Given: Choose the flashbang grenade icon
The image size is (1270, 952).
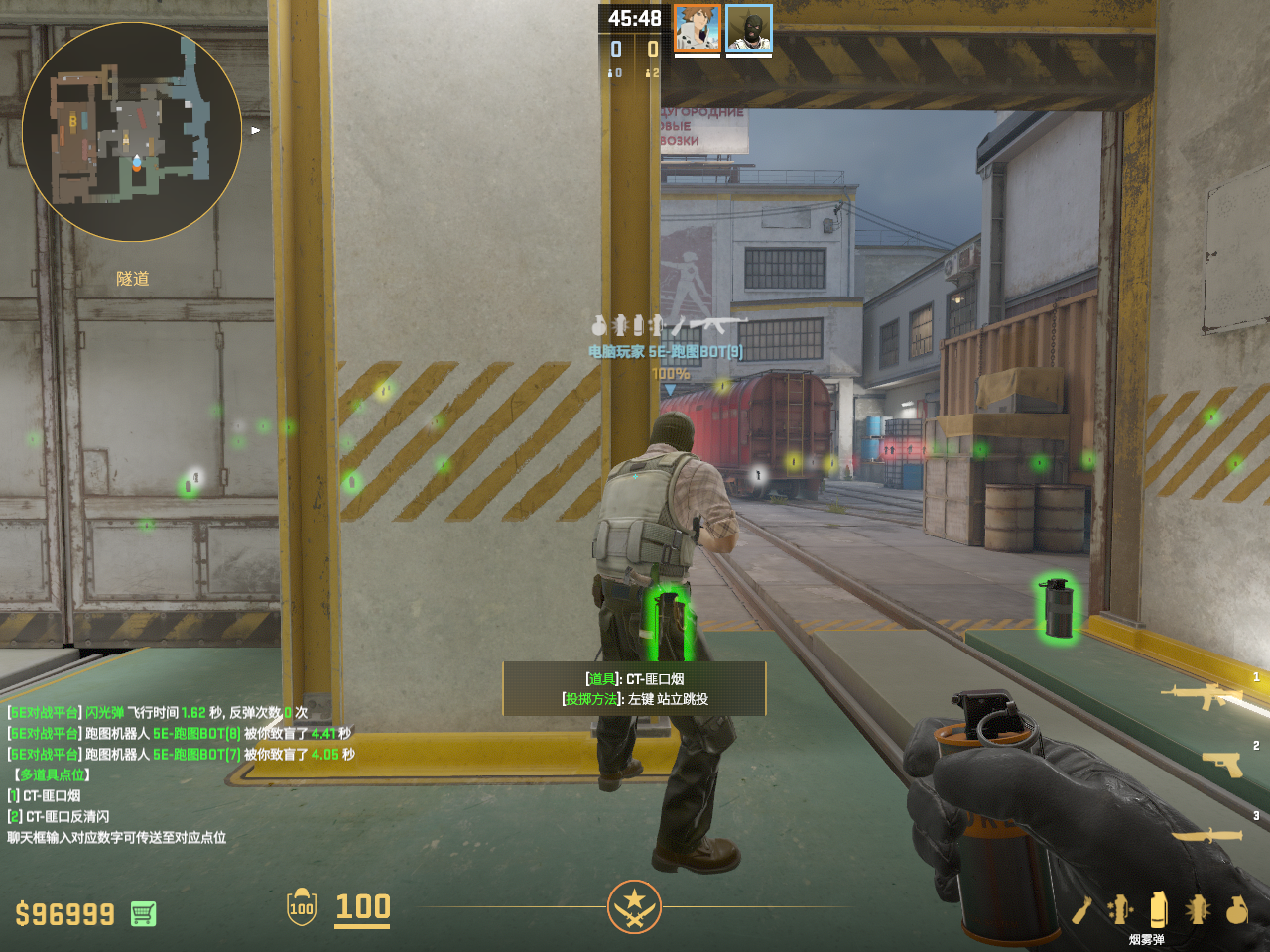Looking at the screenshot, I should pyautogui.click(x=1197, y=909).
